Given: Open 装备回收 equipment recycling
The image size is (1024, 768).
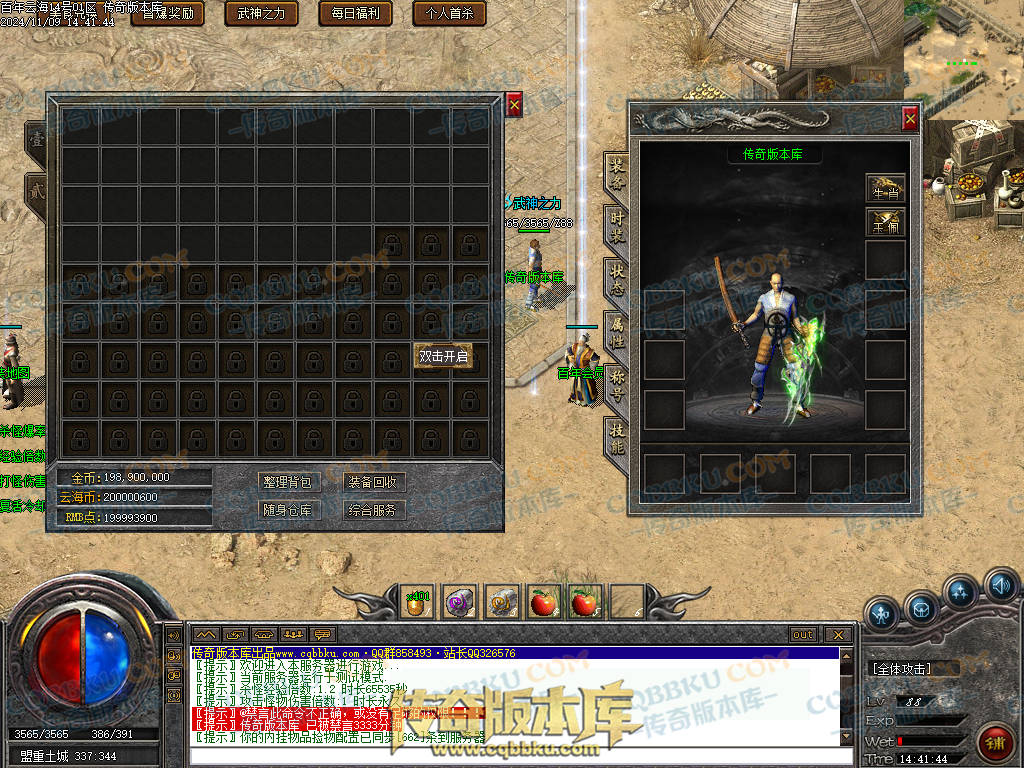Looking at the screenshot, I should (x=374, y=482).
